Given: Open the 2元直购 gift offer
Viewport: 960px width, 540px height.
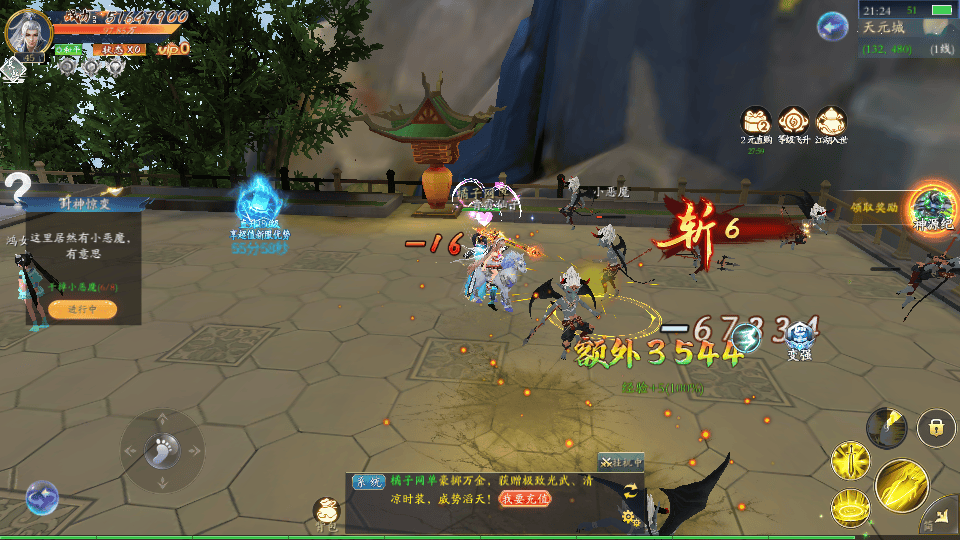Looking at the screenshot, I should 755,122.
